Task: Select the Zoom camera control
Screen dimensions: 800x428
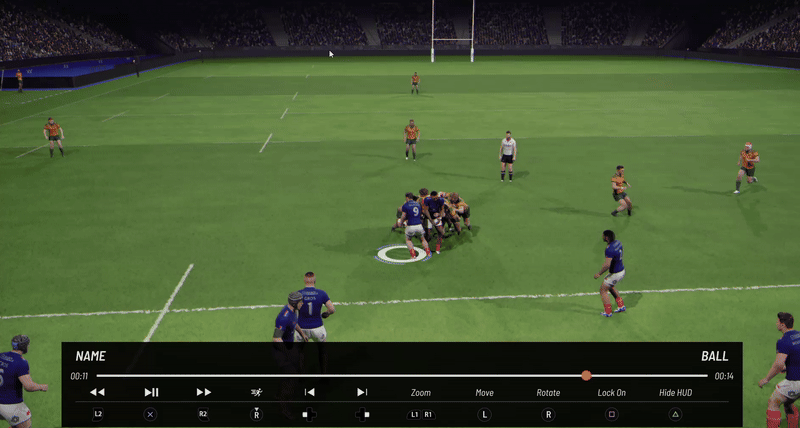Action: (x=421, y=392)
